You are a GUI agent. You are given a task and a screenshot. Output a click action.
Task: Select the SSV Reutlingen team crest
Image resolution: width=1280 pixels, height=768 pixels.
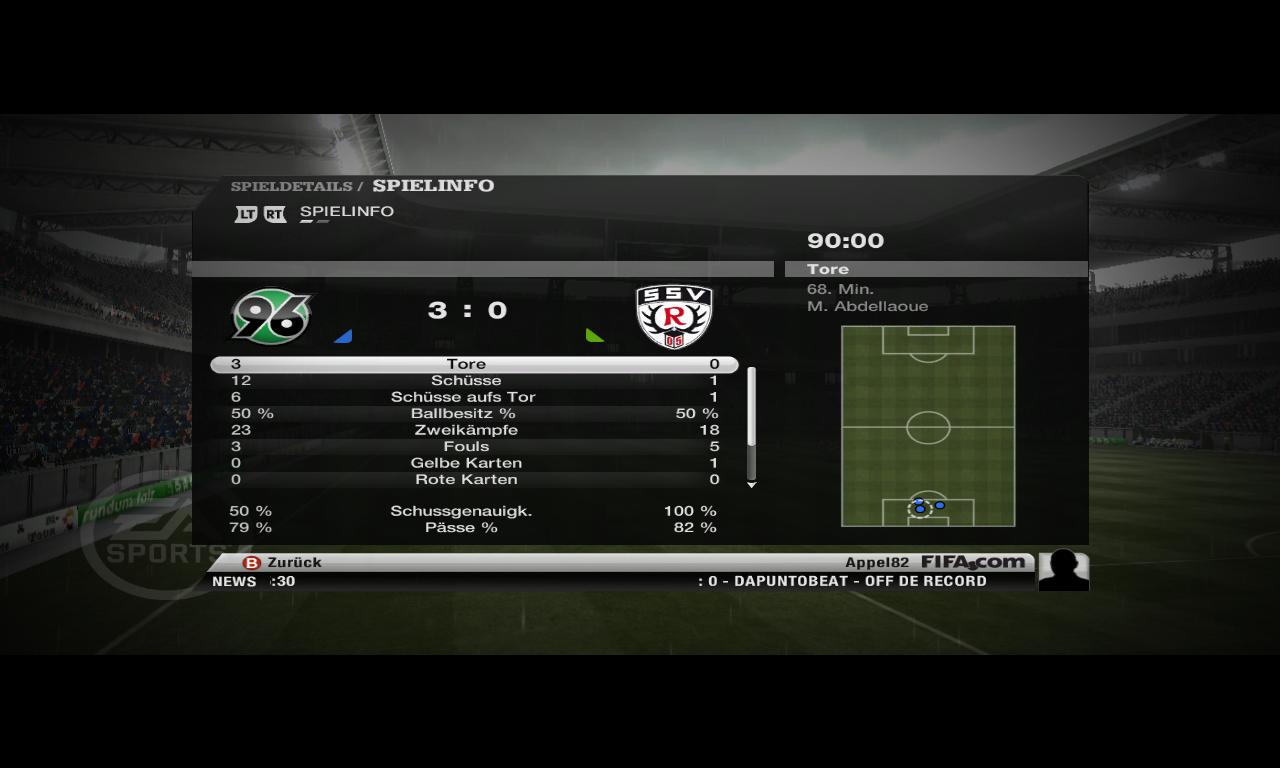coord(674,316)
